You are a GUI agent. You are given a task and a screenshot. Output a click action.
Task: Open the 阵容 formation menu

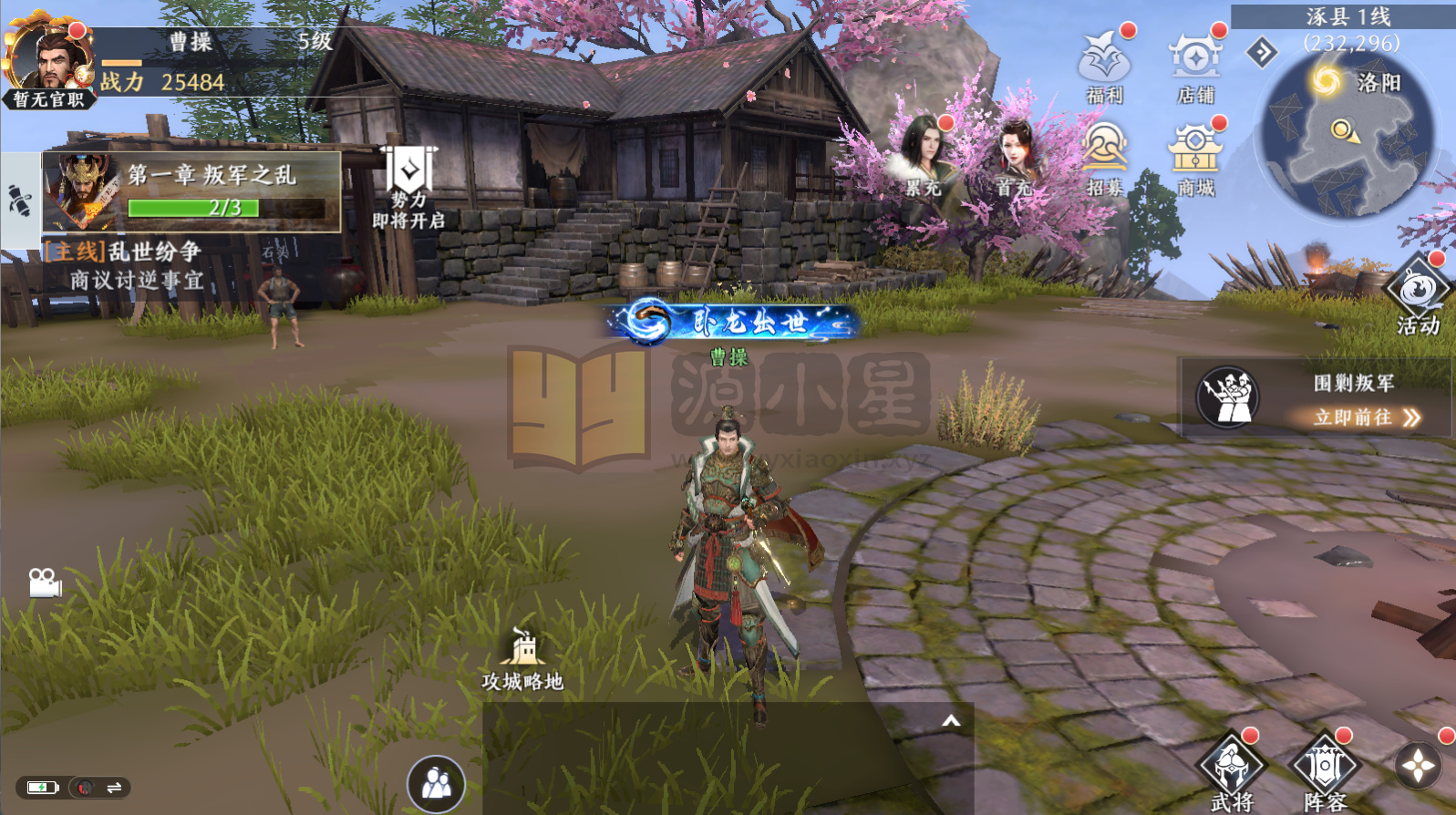click(1325, 771)
